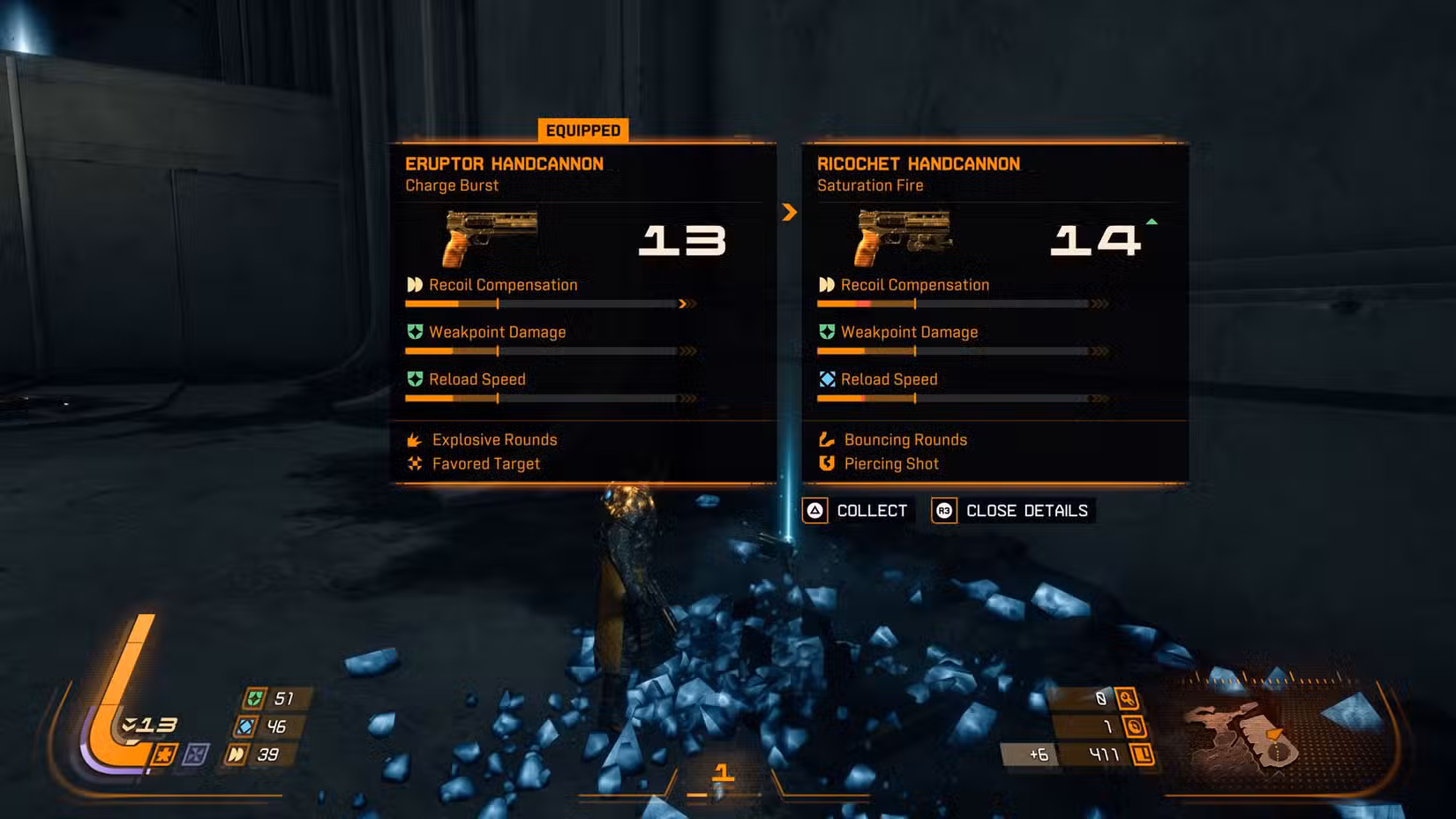This screenshot has width=1456, height=819.
Task: Click the orange star ability icon in the HUD
Action: [165, 754]
